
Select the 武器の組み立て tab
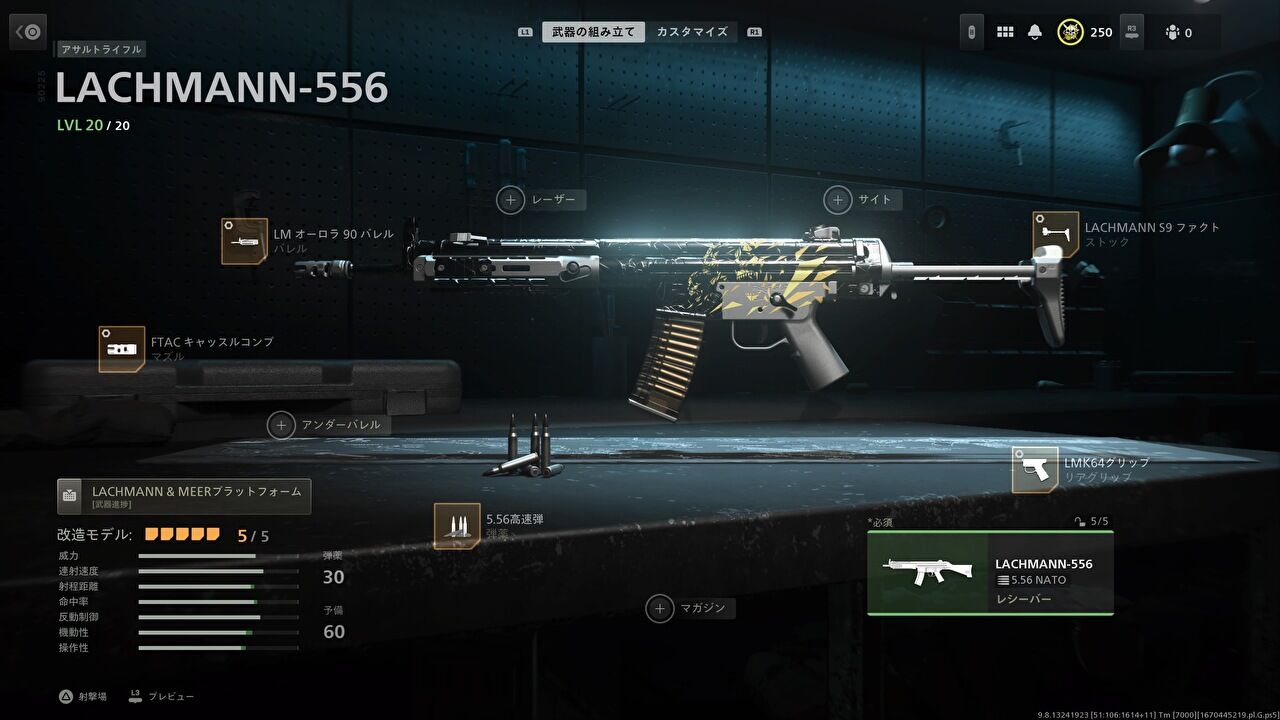[586, 31]
